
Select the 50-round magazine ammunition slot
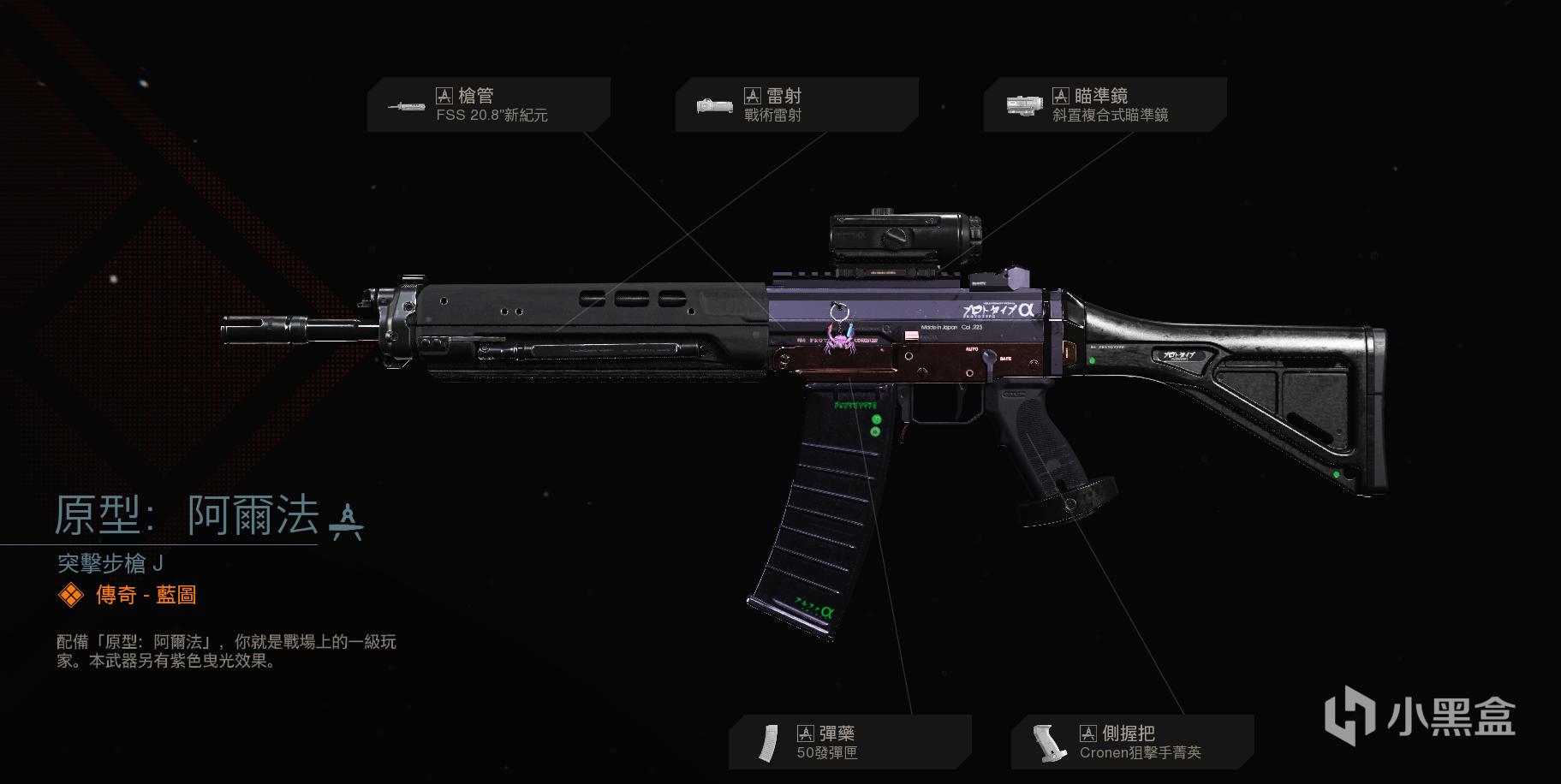849,742
